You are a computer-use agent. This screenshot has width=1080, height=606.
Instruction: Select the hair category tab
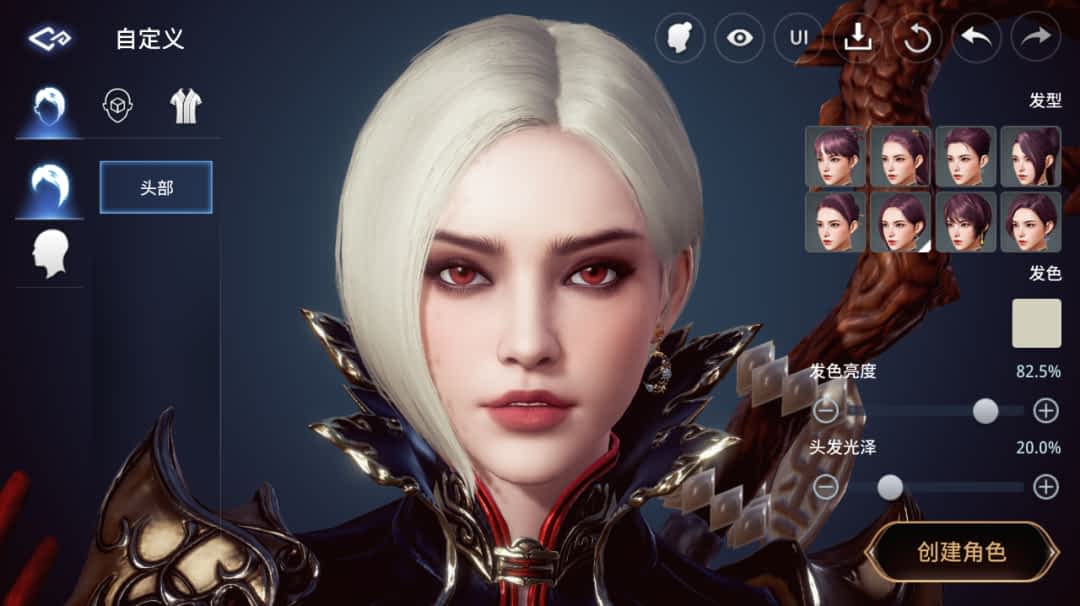click(48, 105)
